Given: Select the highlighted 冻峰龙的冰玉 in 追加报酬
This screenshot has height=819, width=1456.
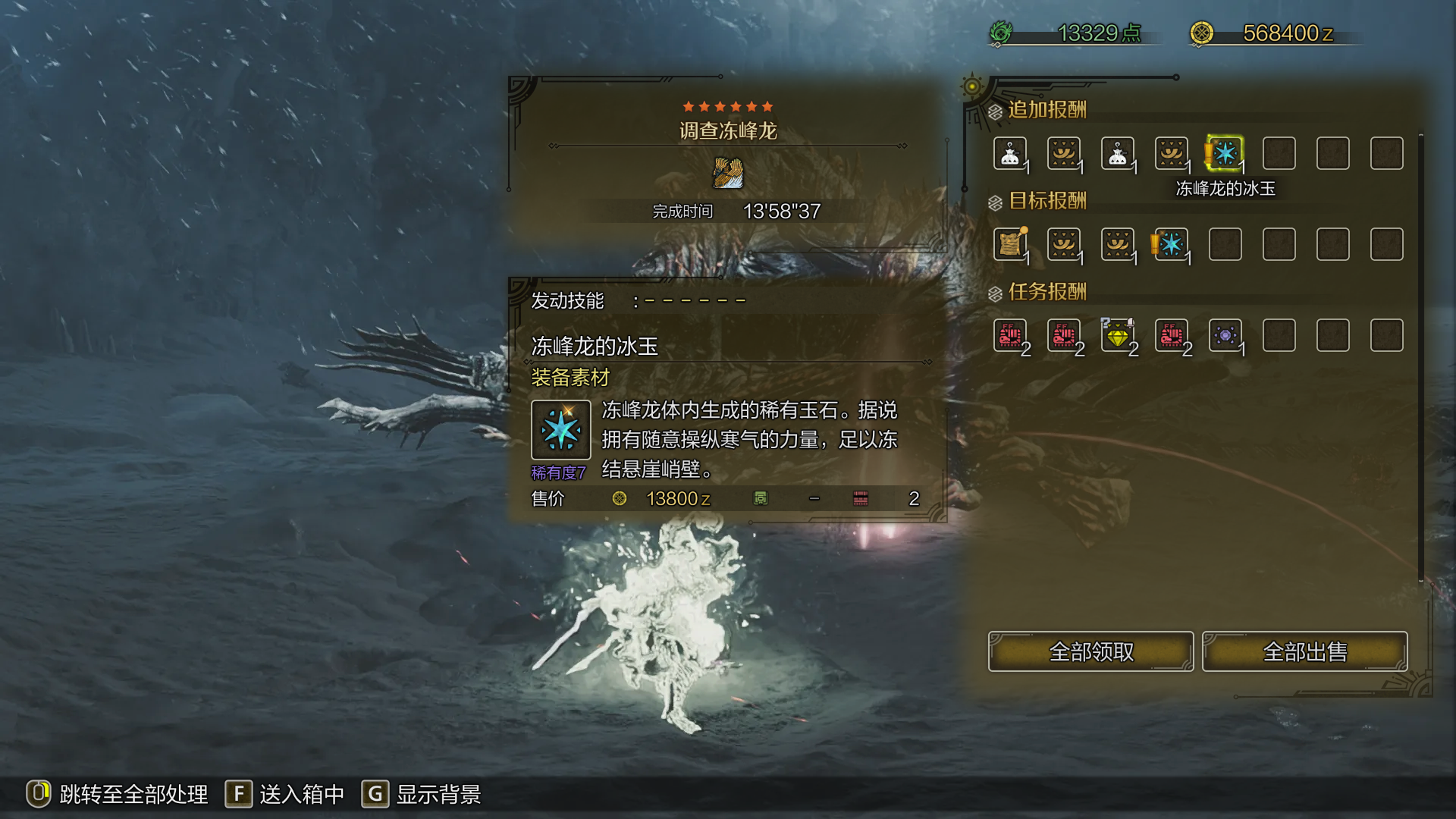Looking at the screenshot, I should pos(1225,154).
